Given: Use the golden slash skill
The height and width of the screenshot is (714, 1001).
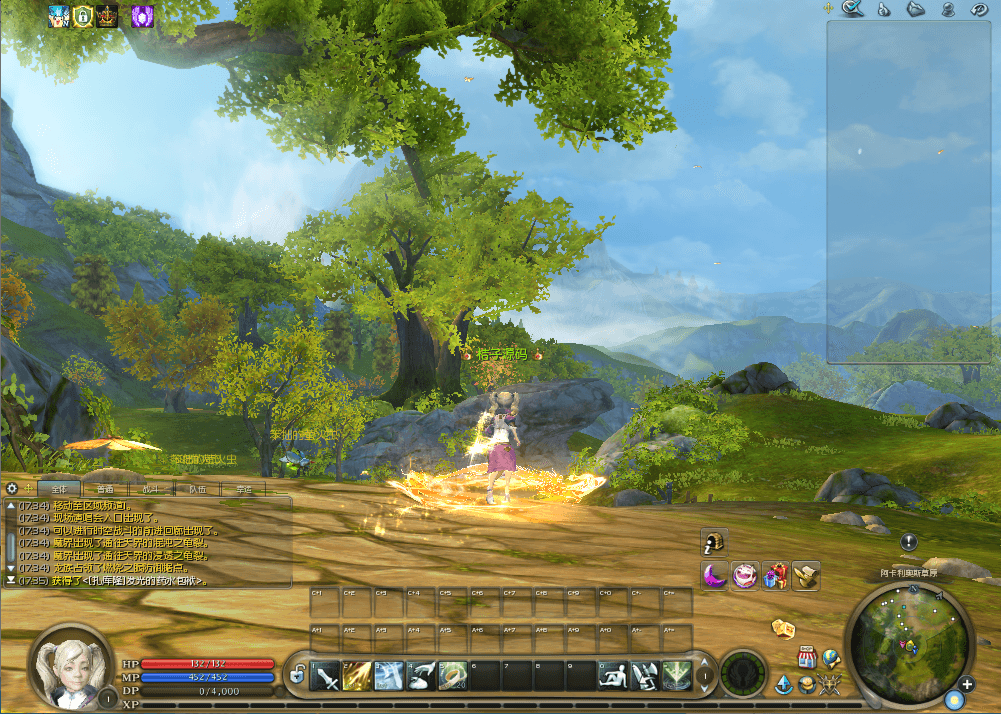Looking at the screenshot, I should [358, 677].
